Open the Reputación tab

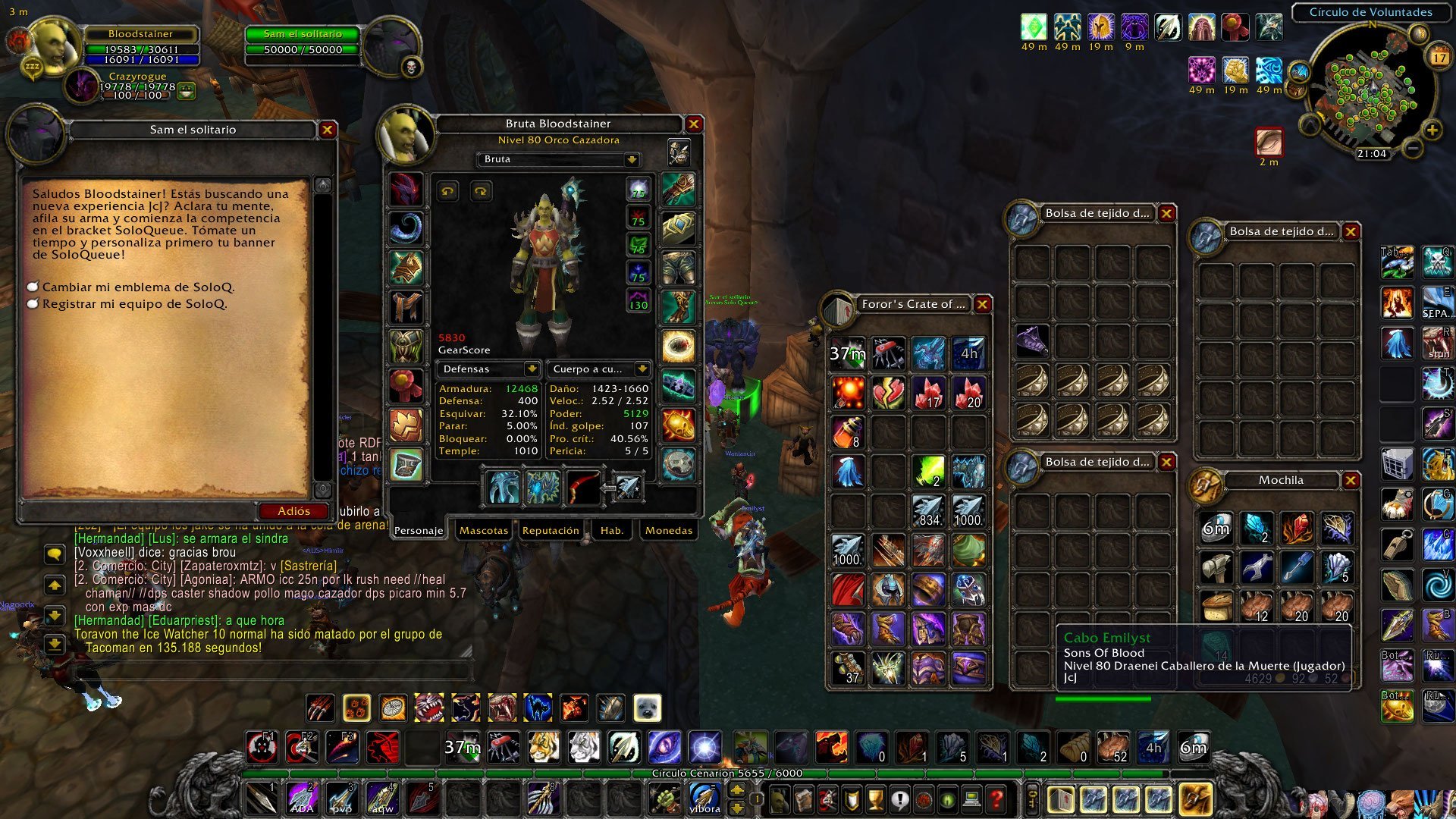(551, 530)
